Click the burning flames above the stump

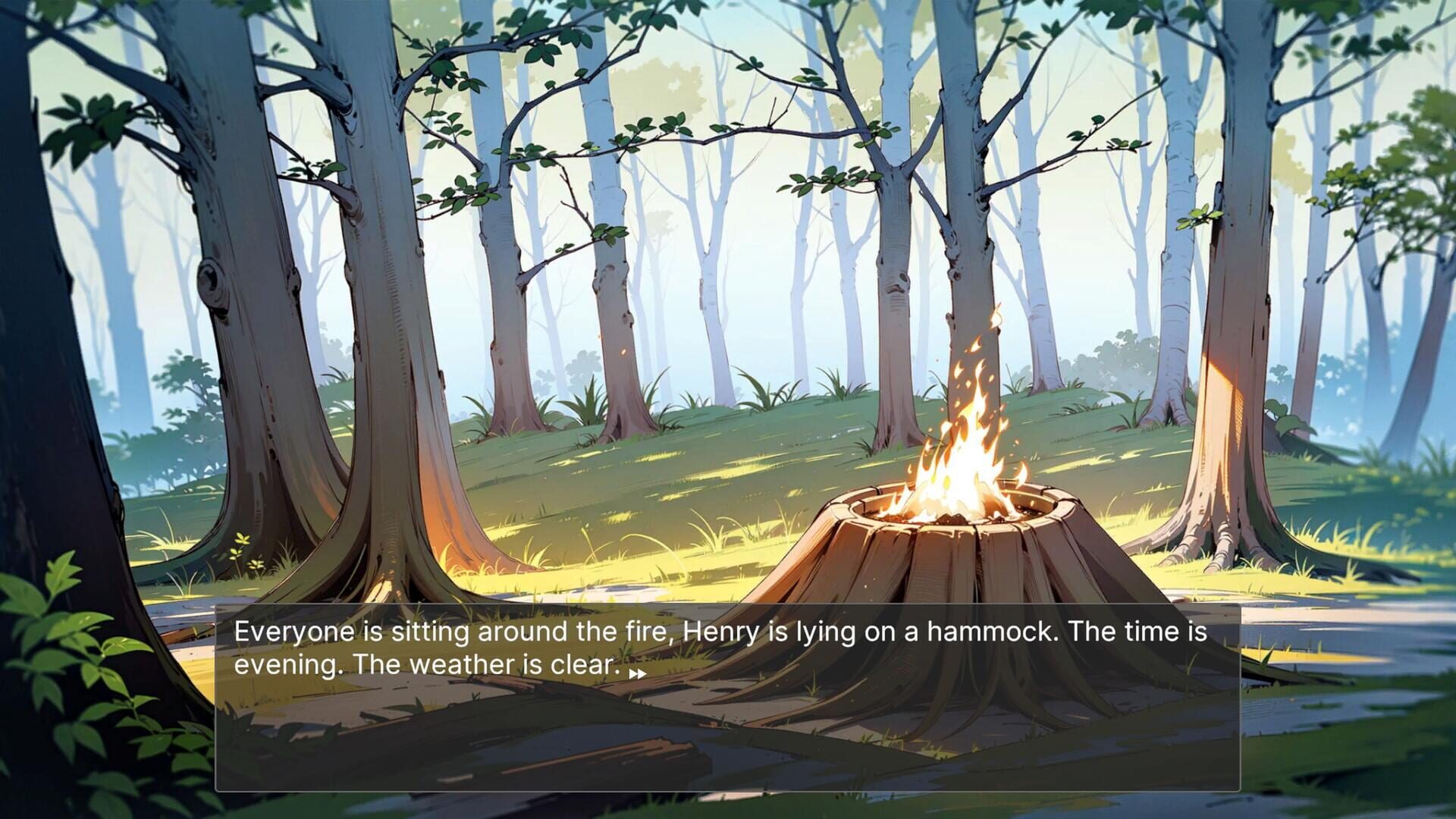[963, 432]
